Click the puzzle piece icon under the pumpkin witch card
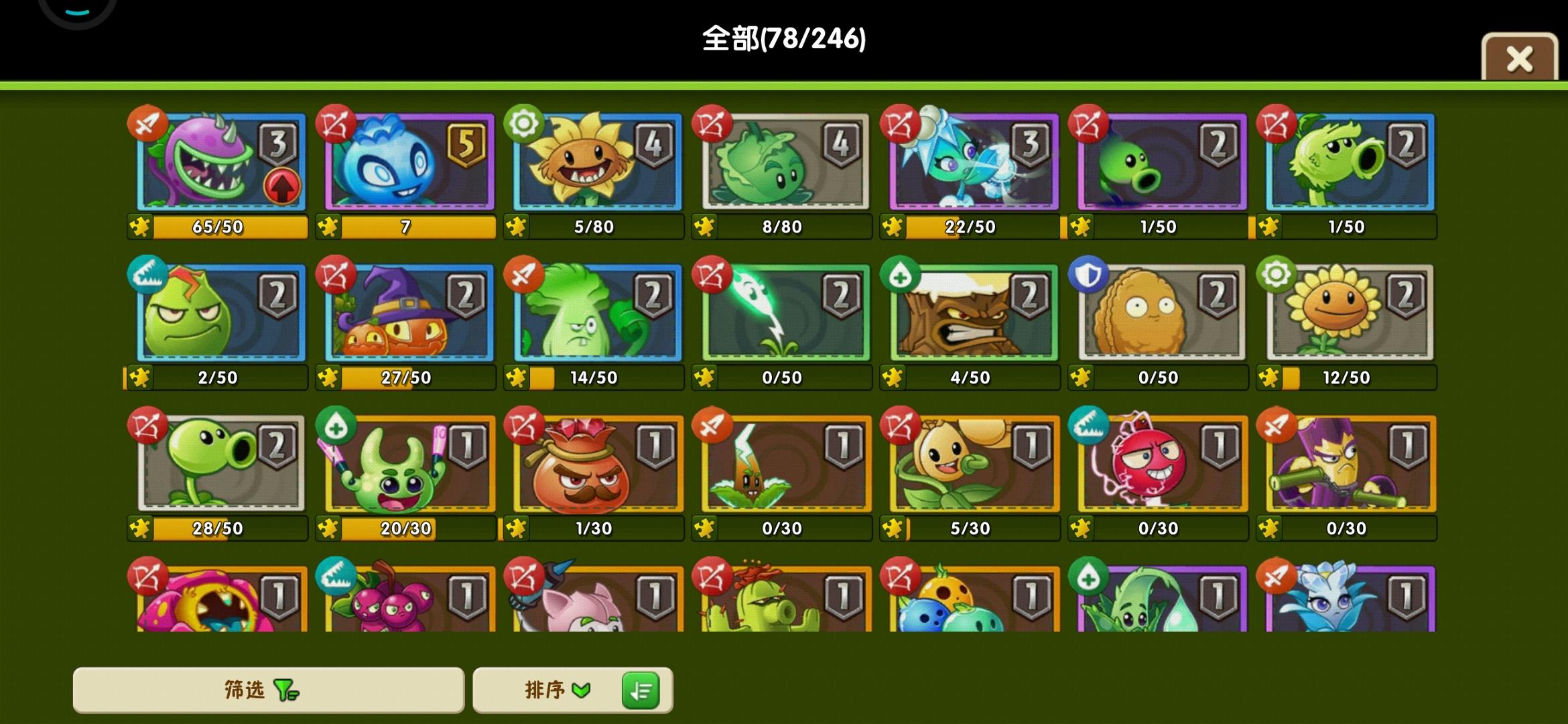This screenshot has width=1568, height=724. coord(328,377)
